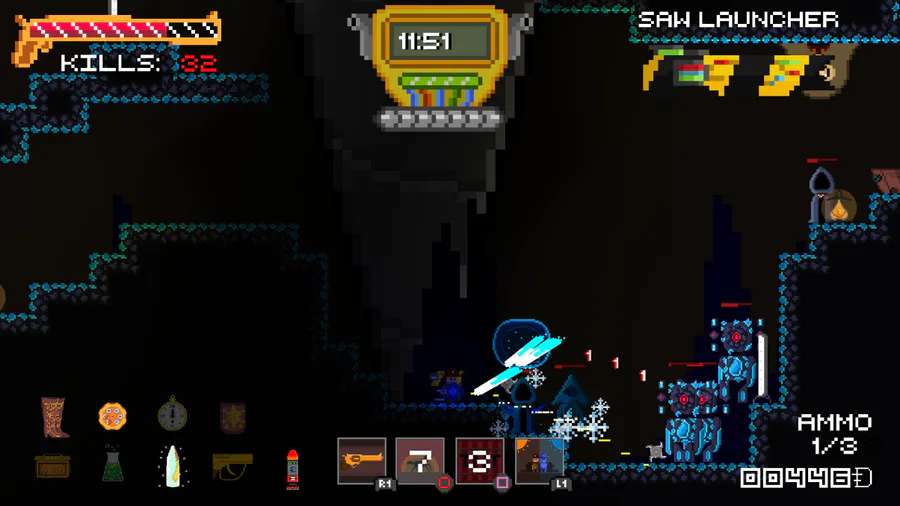Select the golden pistol item icon

[232, 465]
